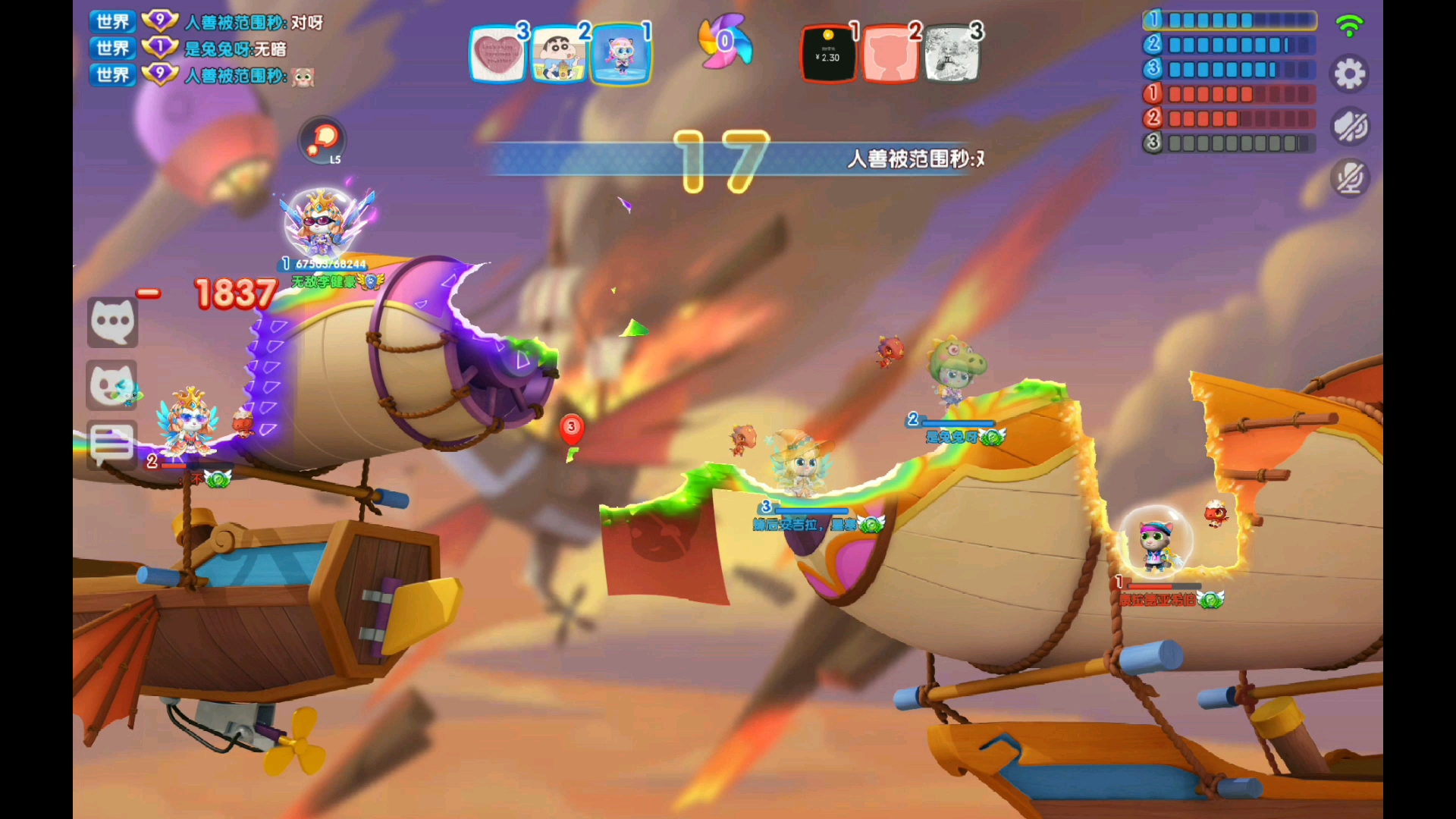Select the black phone-screen enemy avatar
Image resolution: width=1456 pixels, height=819 pixels.
click(829, 55)
